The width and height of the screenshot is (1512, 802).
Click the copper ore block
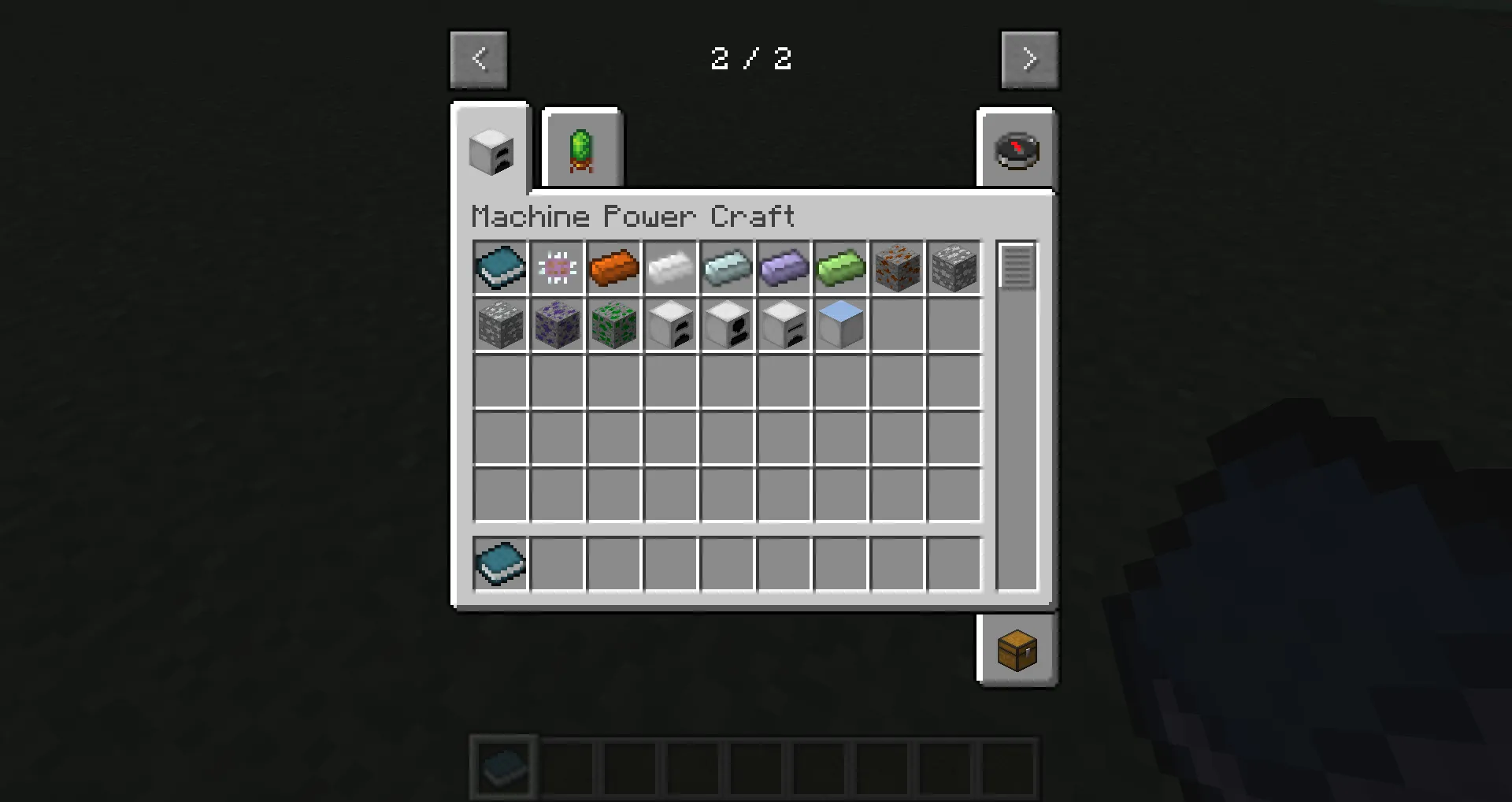click(898, 268)
